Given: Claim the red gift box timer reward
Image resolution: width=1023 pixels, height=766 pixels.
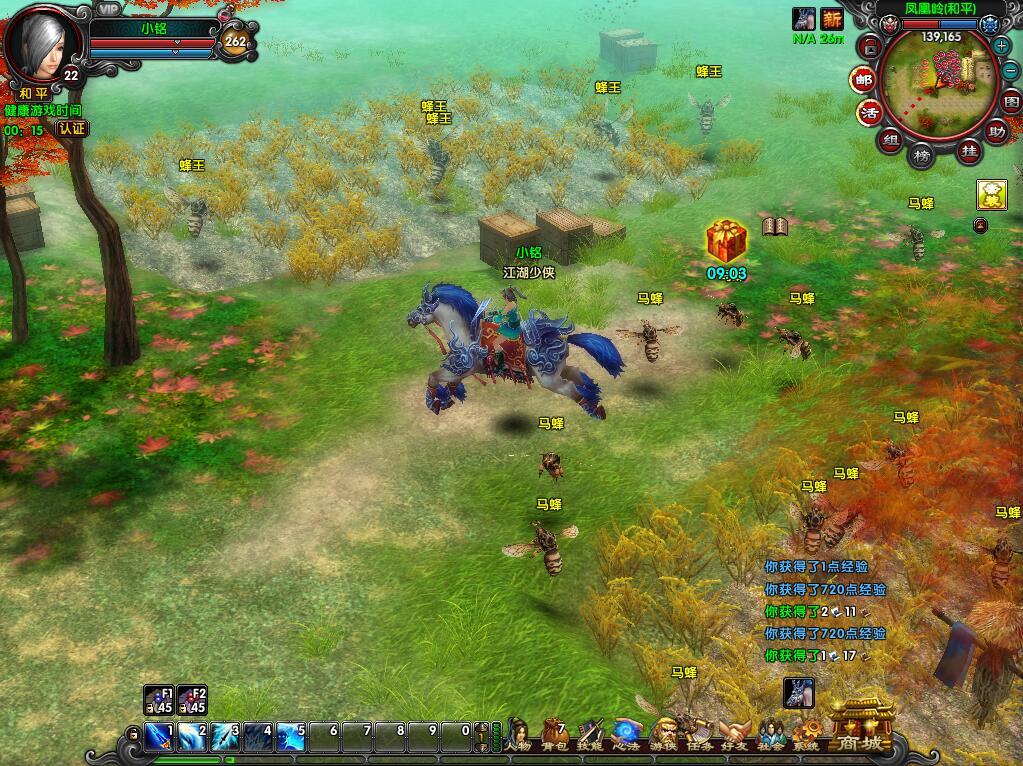Looking at the screenshot, I should [726, 242].
